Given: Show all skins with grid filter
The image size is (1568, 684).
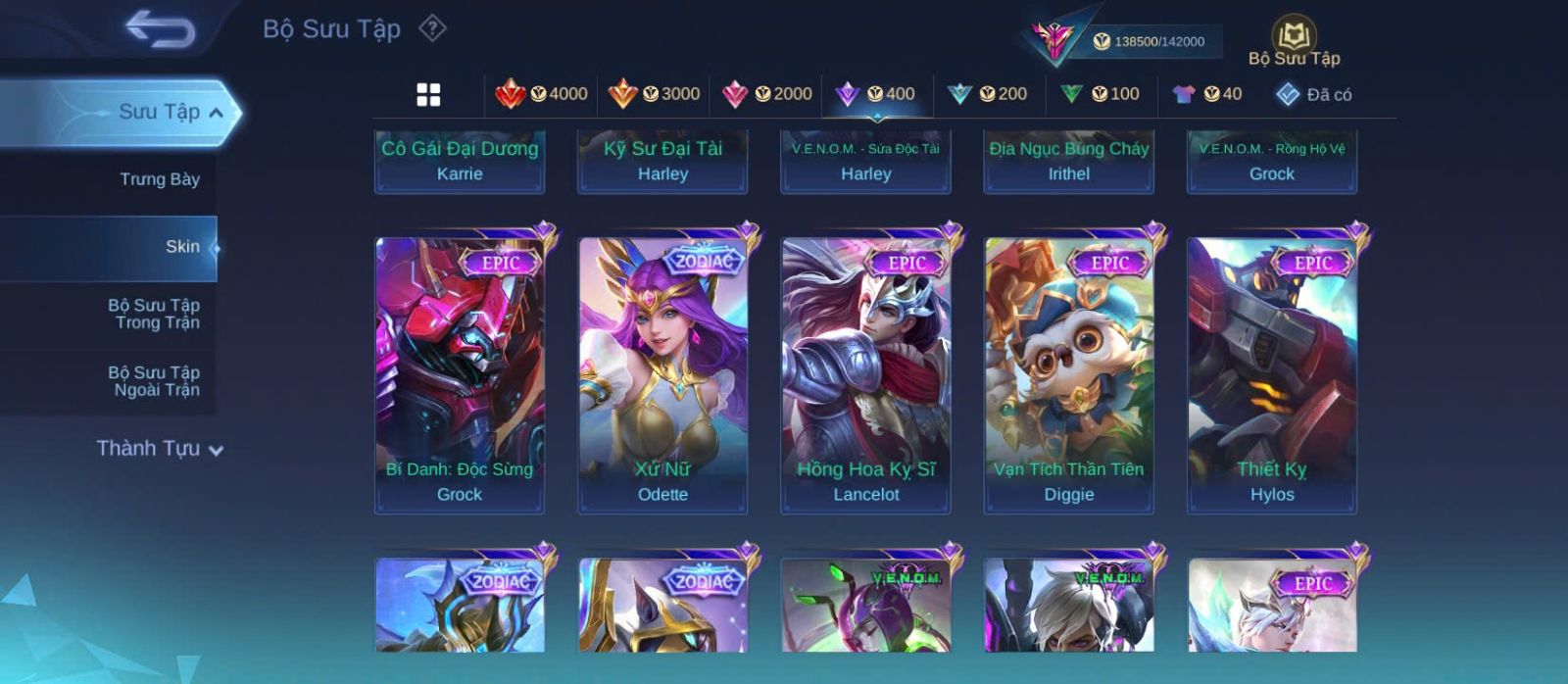Looking at the screenshot, I should click(428, 94).
